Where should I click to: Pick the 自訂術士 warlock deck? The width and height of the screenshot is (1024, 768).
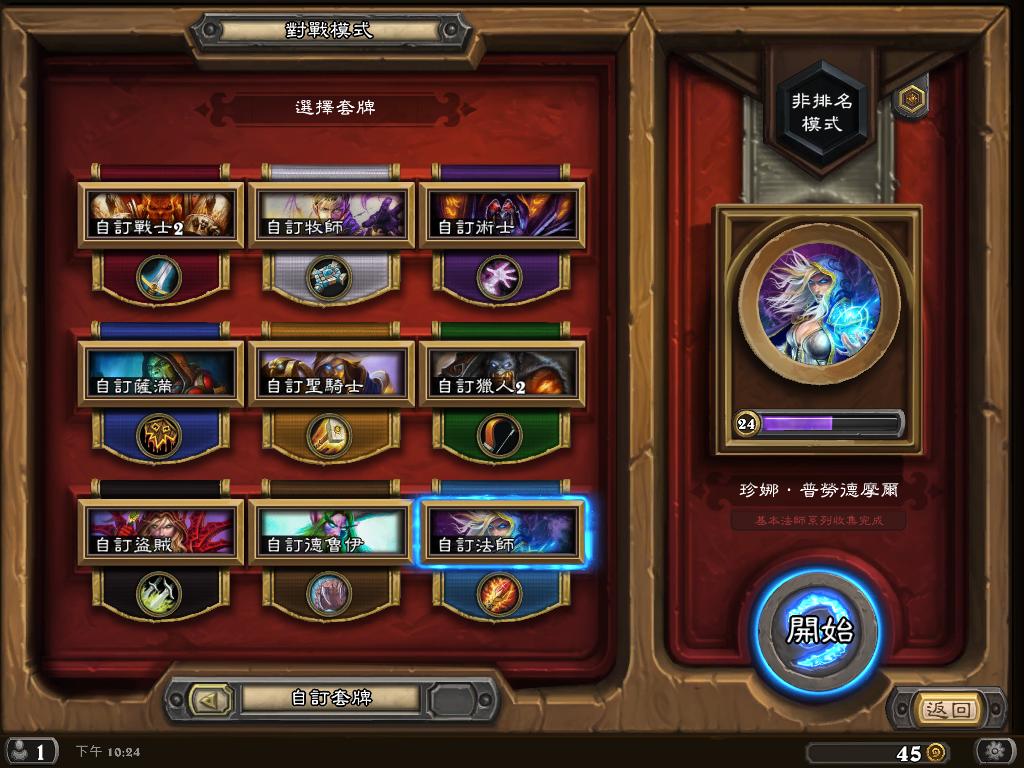click(502, 214)
